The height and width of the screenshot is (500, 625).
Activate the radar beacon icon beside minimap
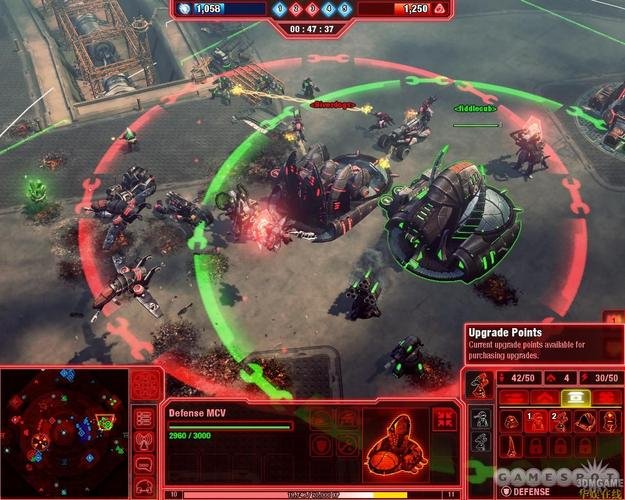point(145,443)
